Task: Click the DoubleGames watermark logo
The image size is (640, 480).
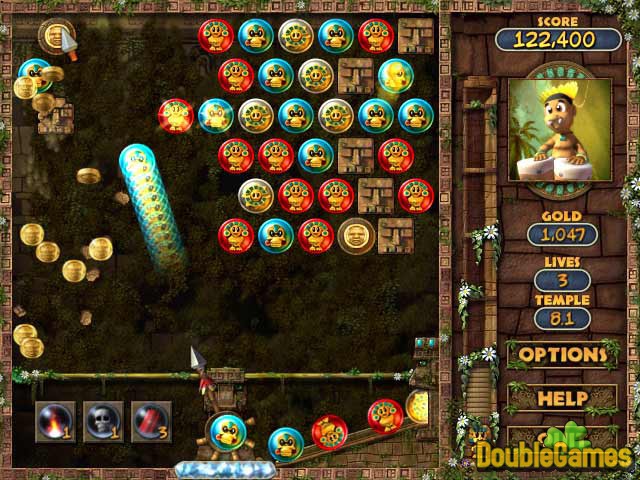Action: click(x=553, y=453)
